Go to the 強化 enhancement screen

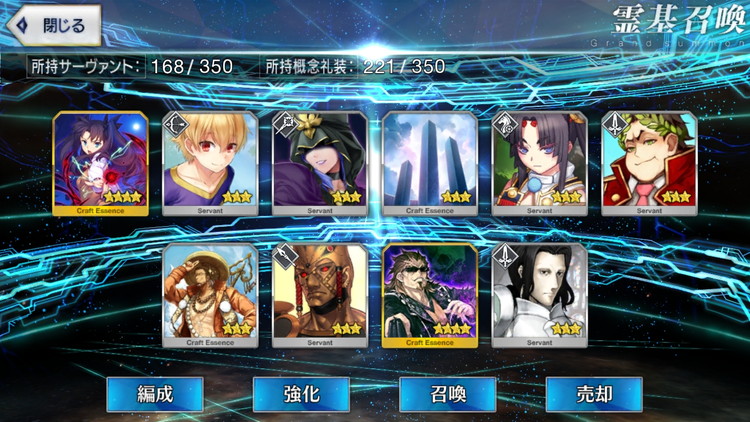tap(301, 394)
